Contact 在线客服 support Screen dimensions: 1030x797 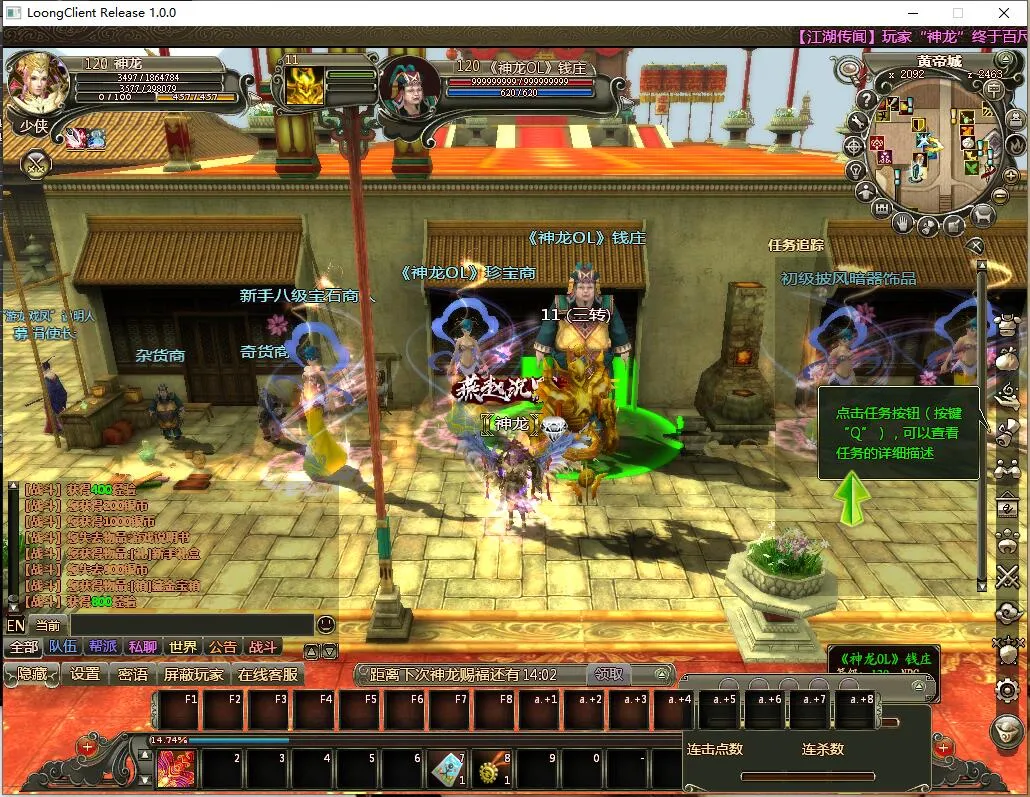pos(267,674)
